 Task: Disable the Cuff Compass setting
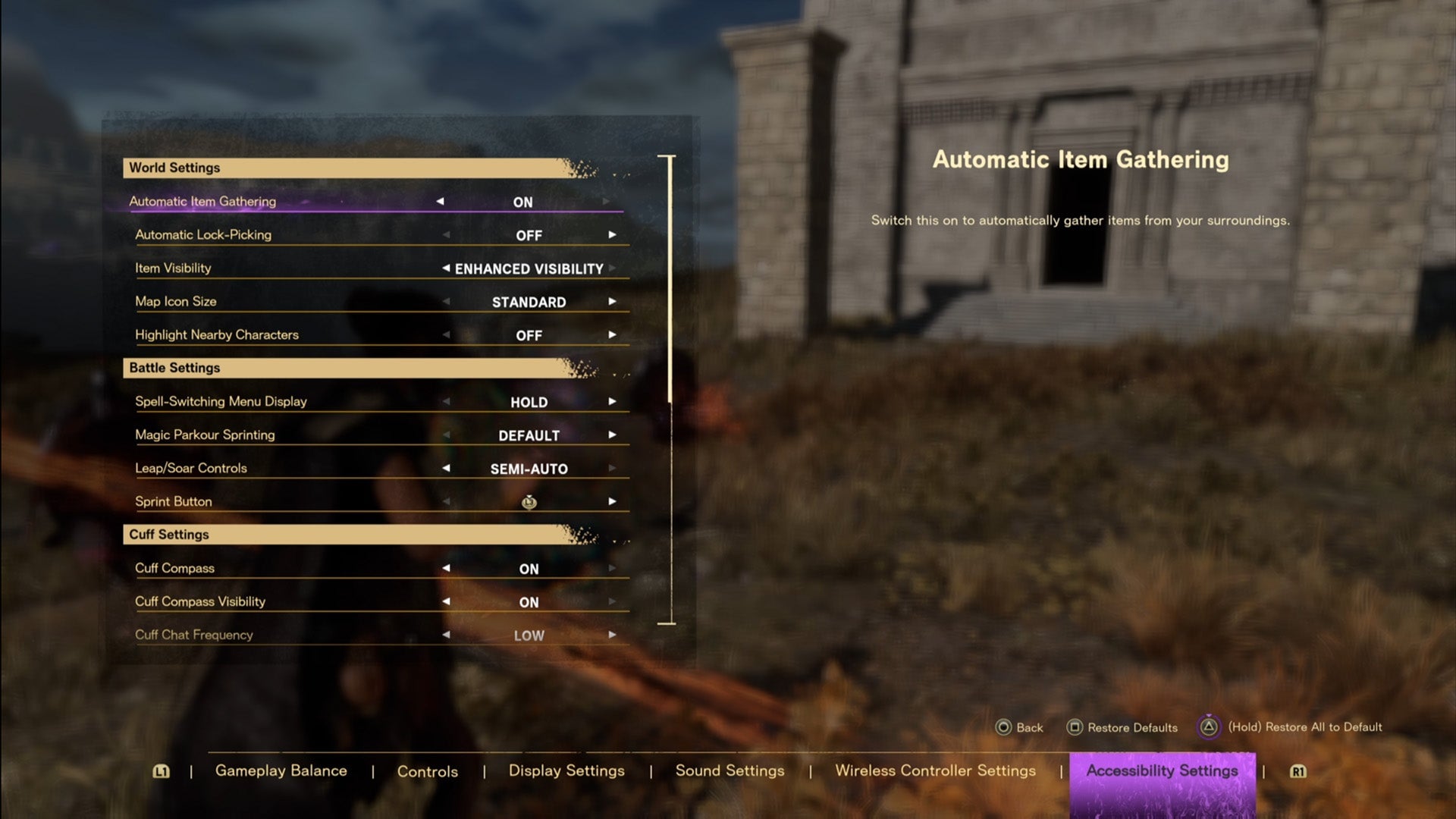point(446,568)
